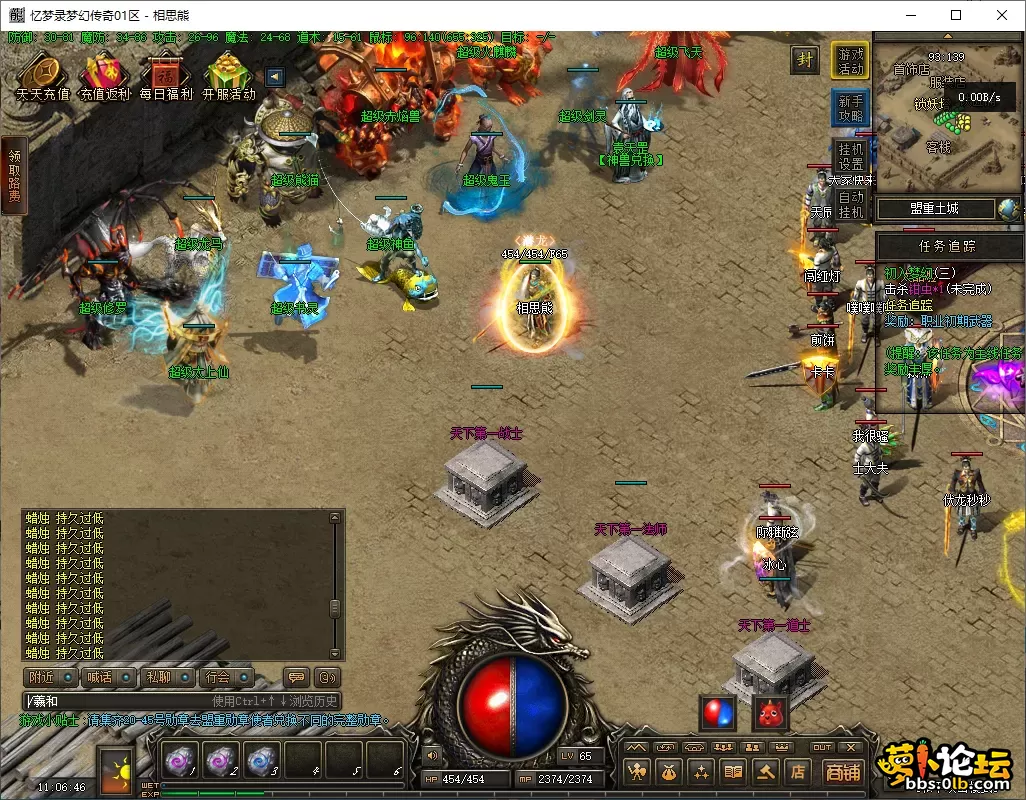Screen dimensions: 1026x800
Task: Click the red demon face icon
Action: (x=769, y=713)
